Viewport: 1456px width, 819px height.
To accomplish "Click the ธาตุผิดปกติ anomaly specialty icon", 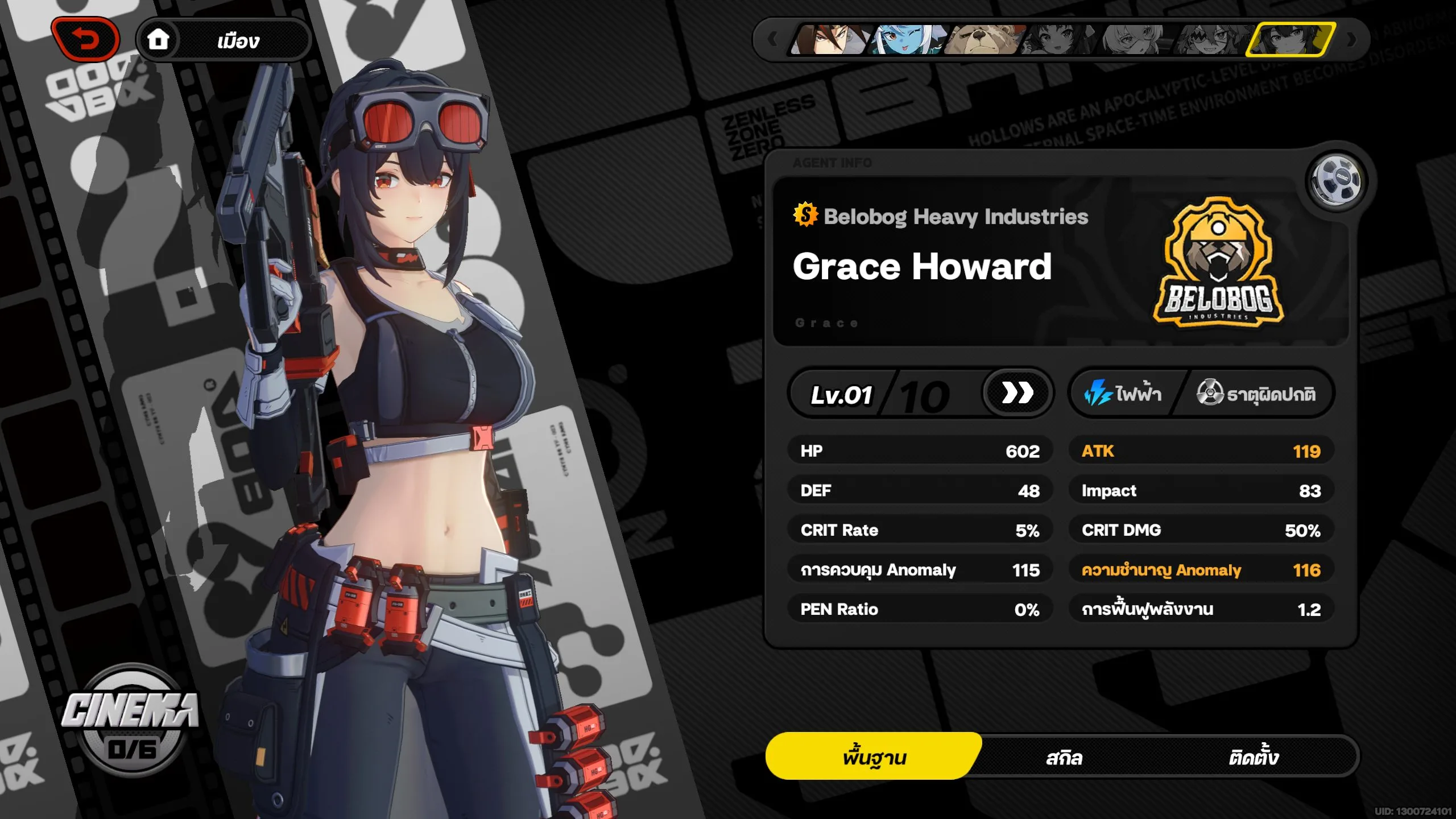I will pos(1211,392).
